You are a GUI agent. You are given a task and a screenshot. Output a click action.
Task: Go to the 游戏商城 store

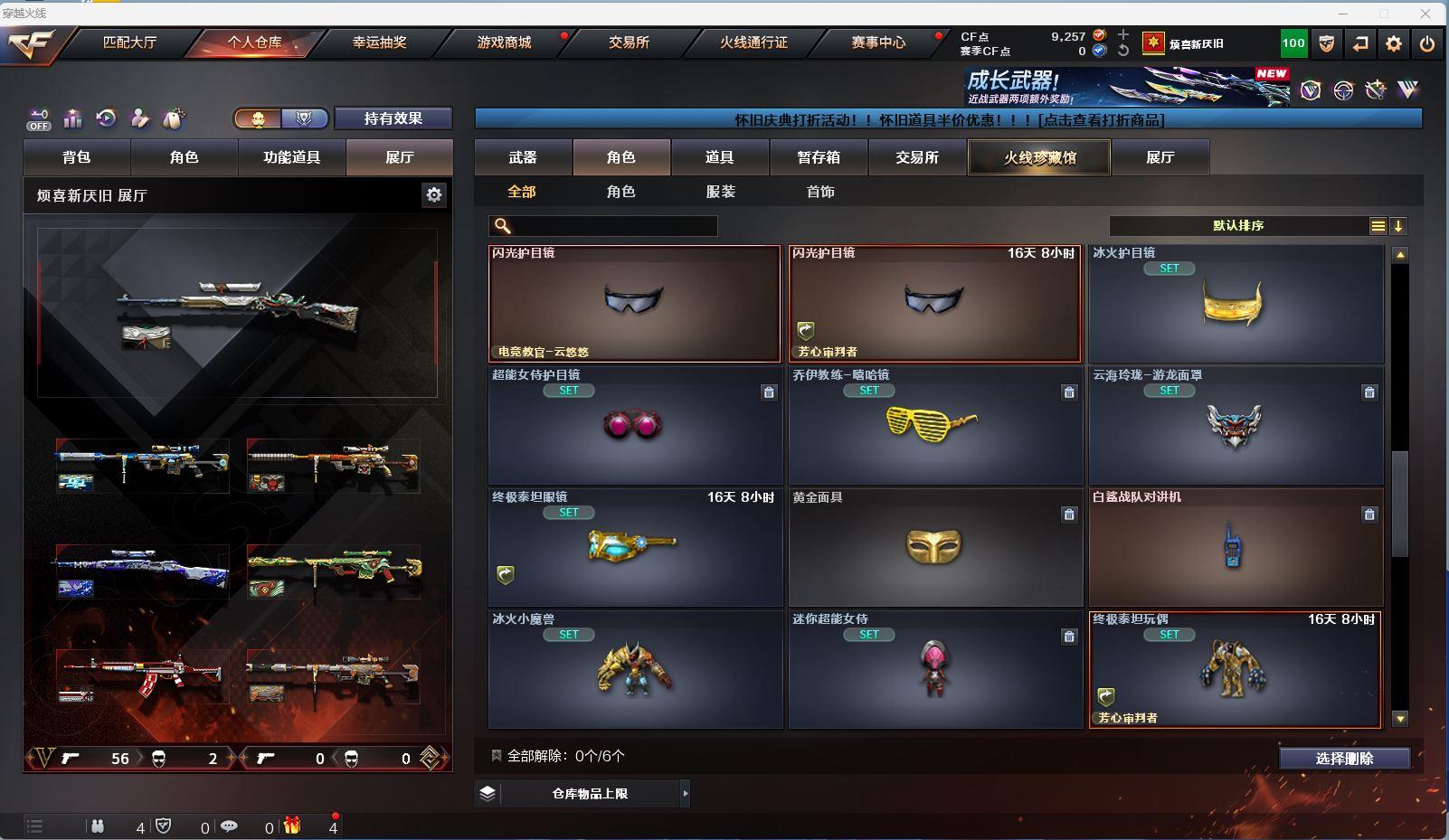pos(504,42)
